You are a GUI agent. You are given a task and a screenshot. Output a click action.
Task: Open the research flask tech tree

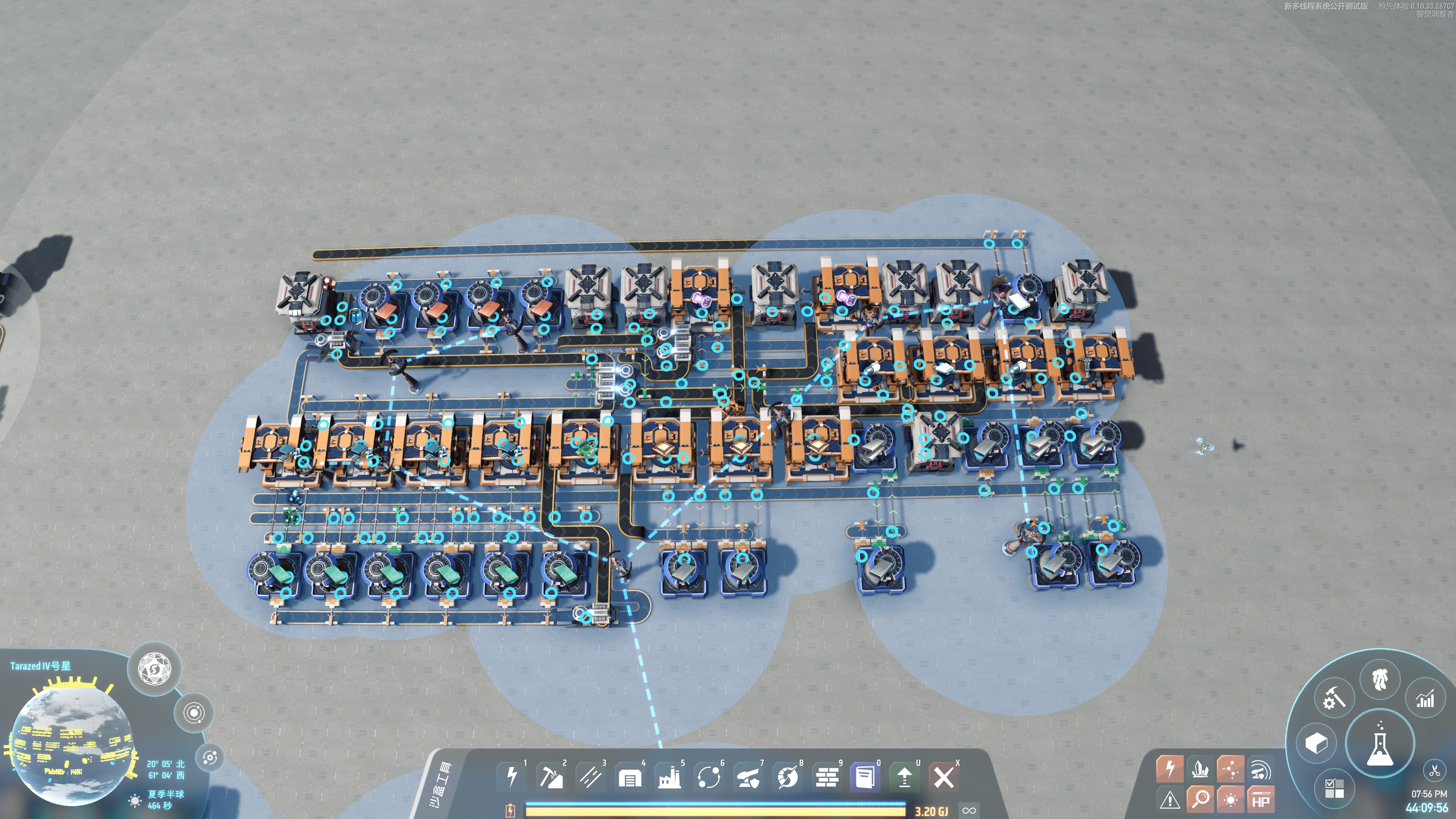click(x=1379, y=743)
